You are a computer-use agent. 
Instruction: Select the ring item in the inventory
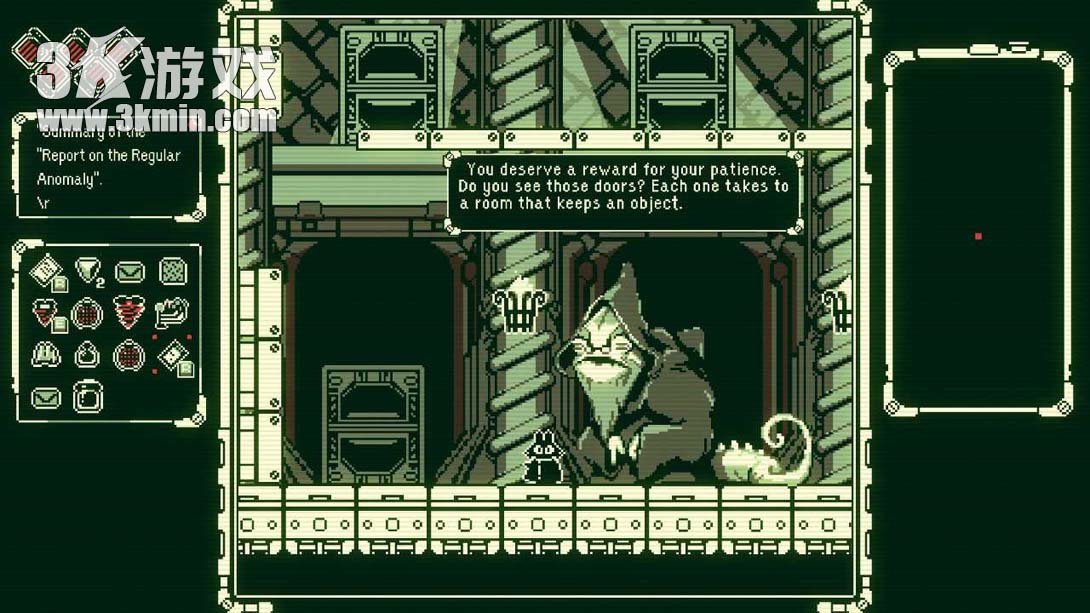pos(88,355)
